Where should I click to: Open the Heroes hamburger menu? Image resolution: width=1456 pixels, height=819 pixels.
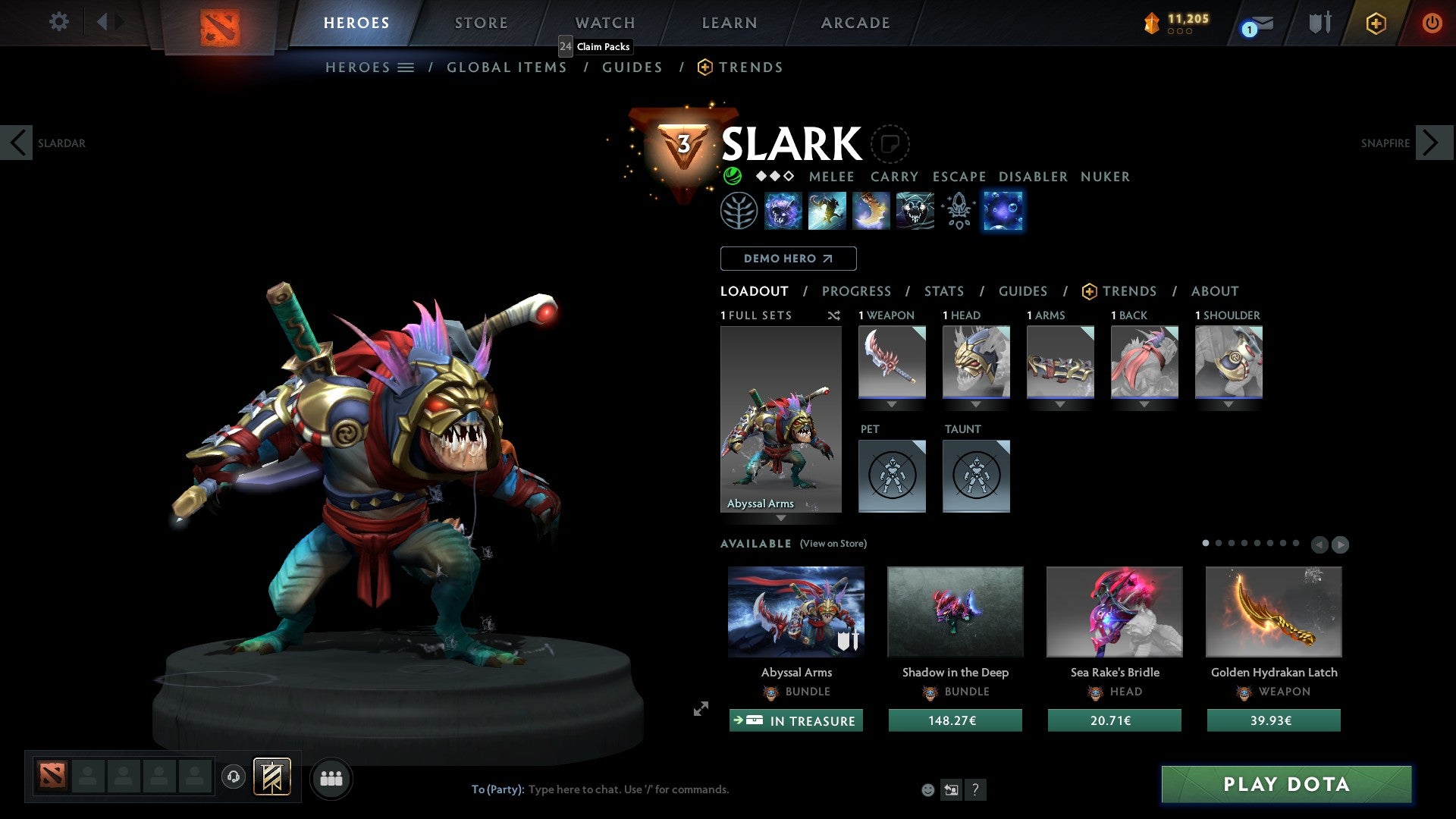tap(405, 67)
